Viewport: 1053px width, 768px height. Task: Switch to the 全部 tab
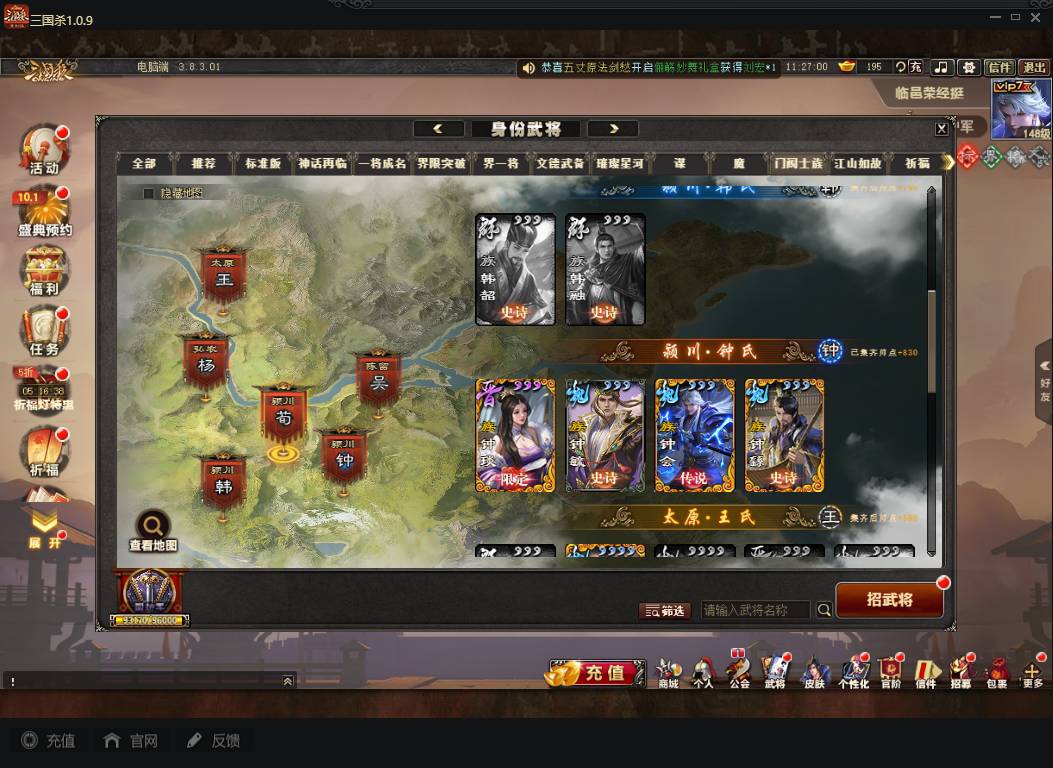(x=144, y=164)
